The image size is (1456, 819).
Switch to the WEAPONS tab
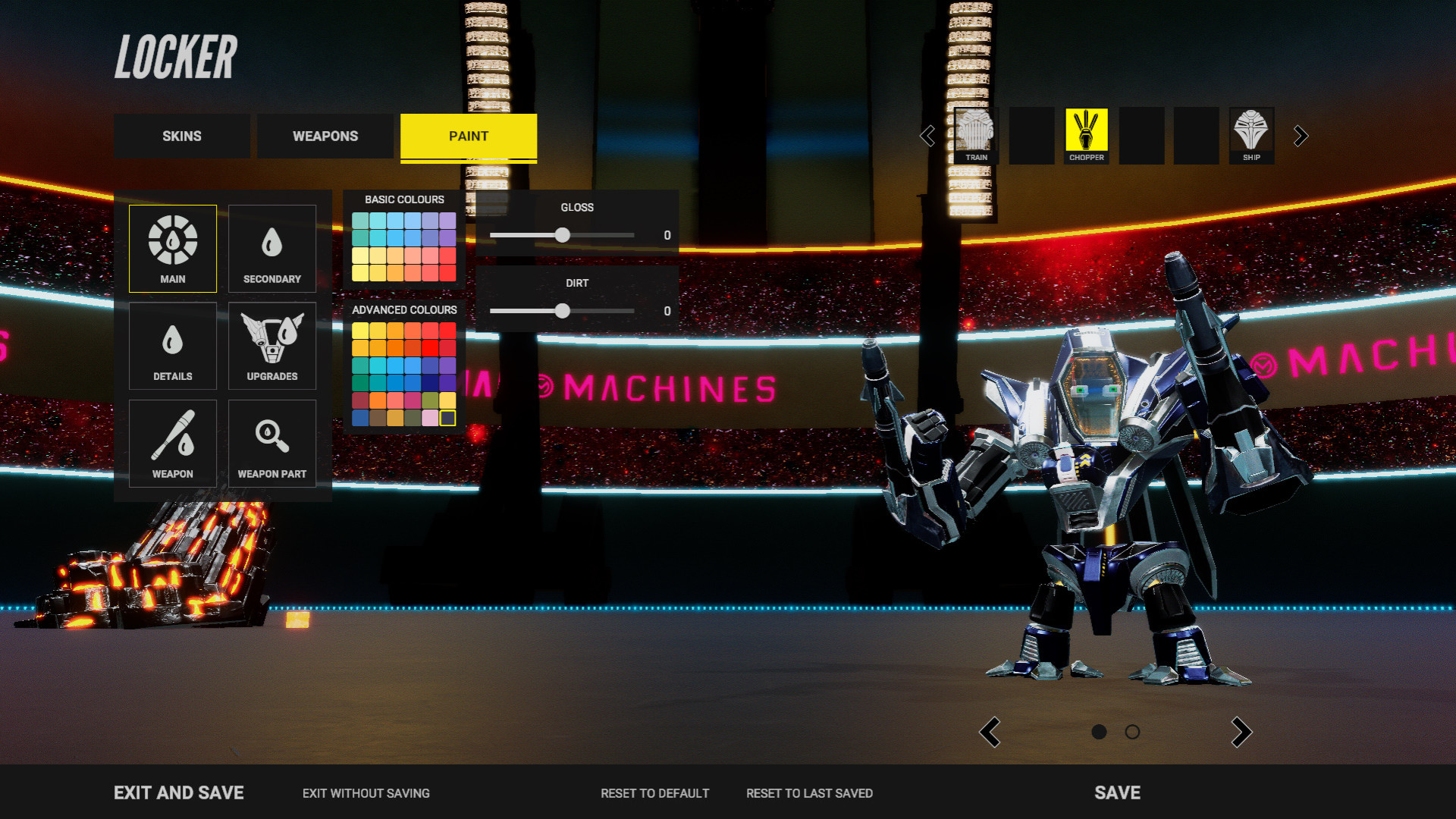point(325,136)
